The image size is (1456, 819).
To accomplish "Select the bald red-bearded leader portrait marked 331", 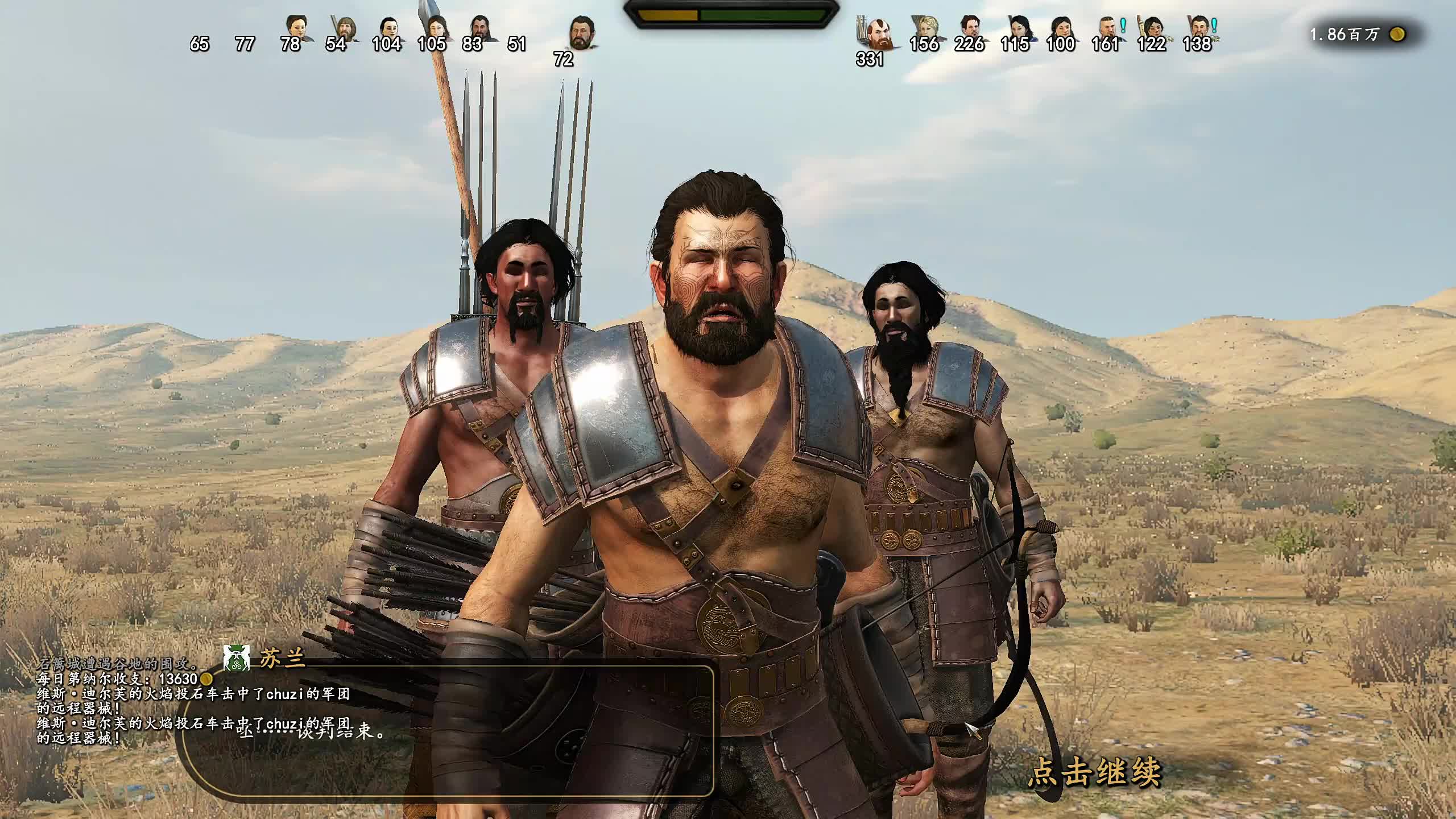I will click(x=875, y=33).
